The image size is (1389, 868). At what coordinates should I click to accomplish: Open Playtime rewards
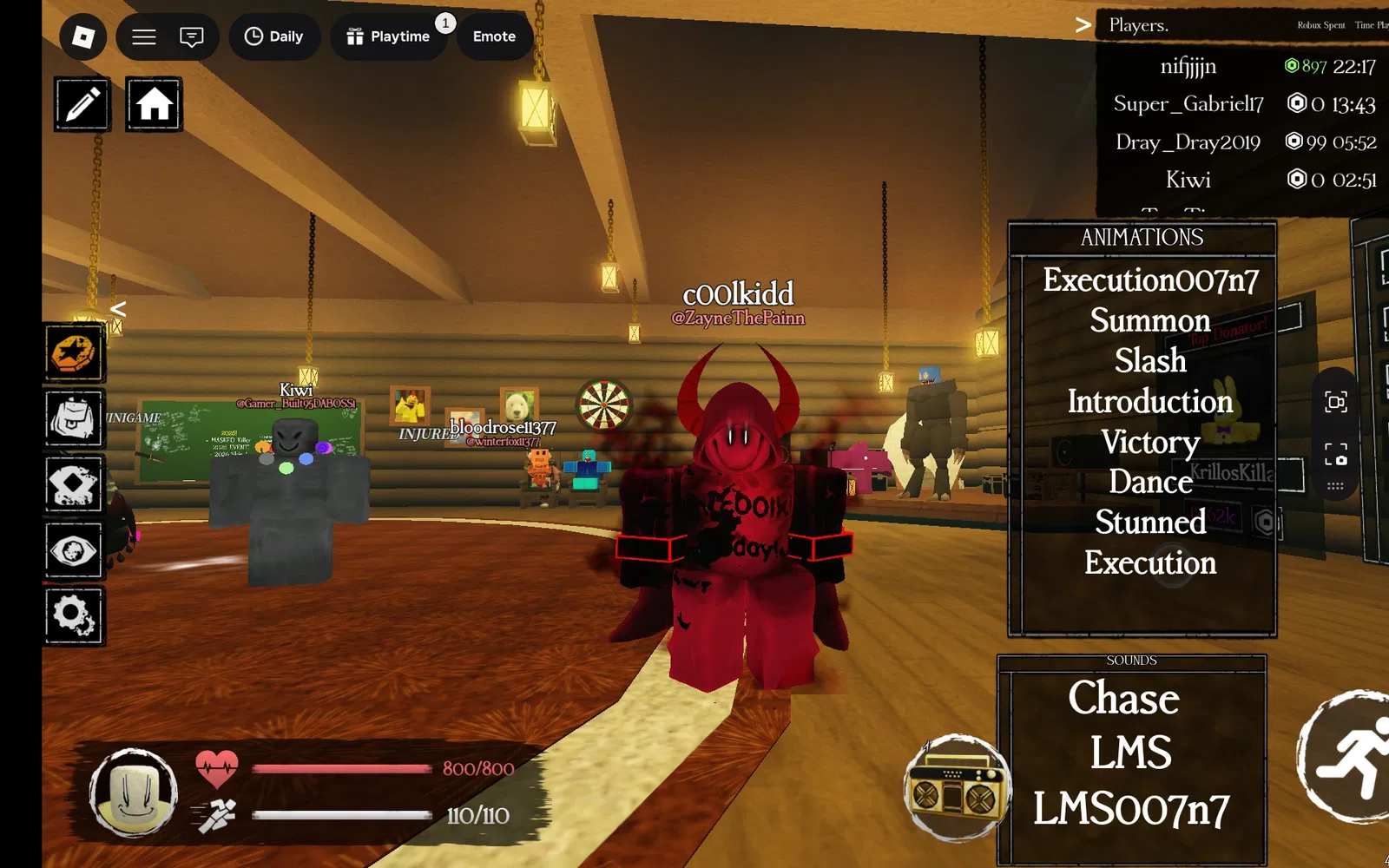tap(388, 36)
